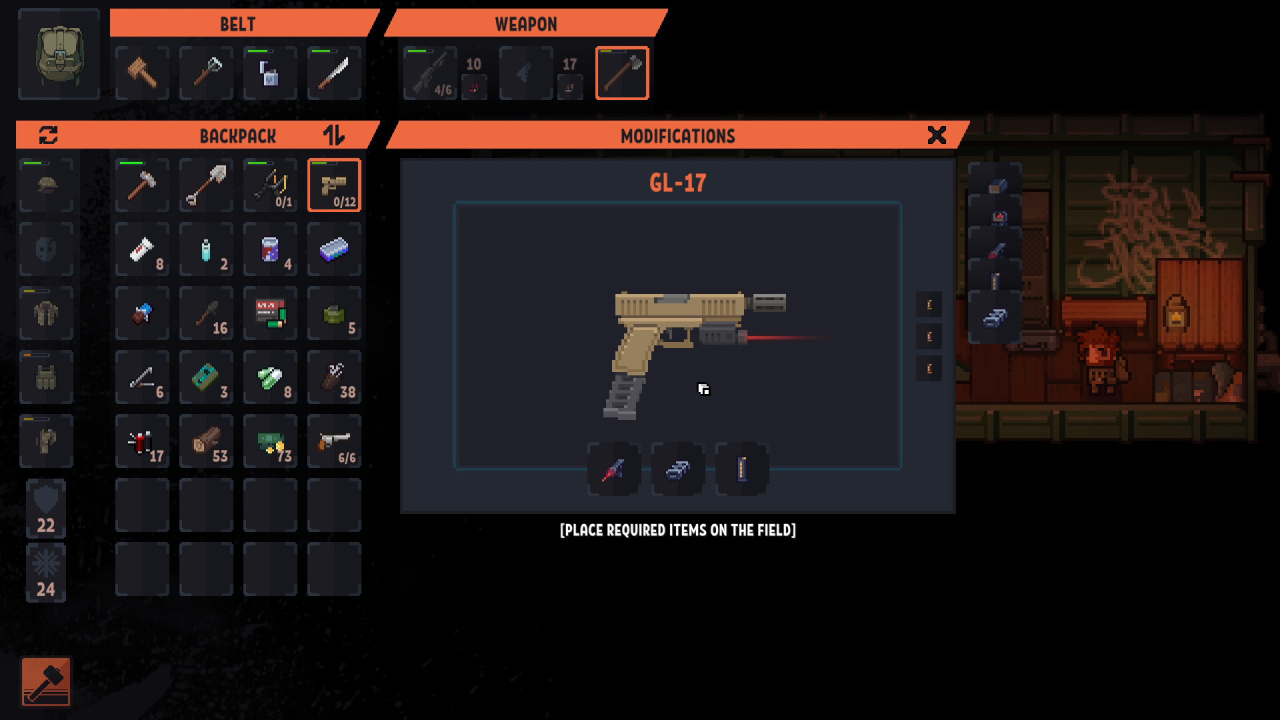Select the revolver in the backpack
This screenshot has width=1280, height=720.
tap(334, 441)
